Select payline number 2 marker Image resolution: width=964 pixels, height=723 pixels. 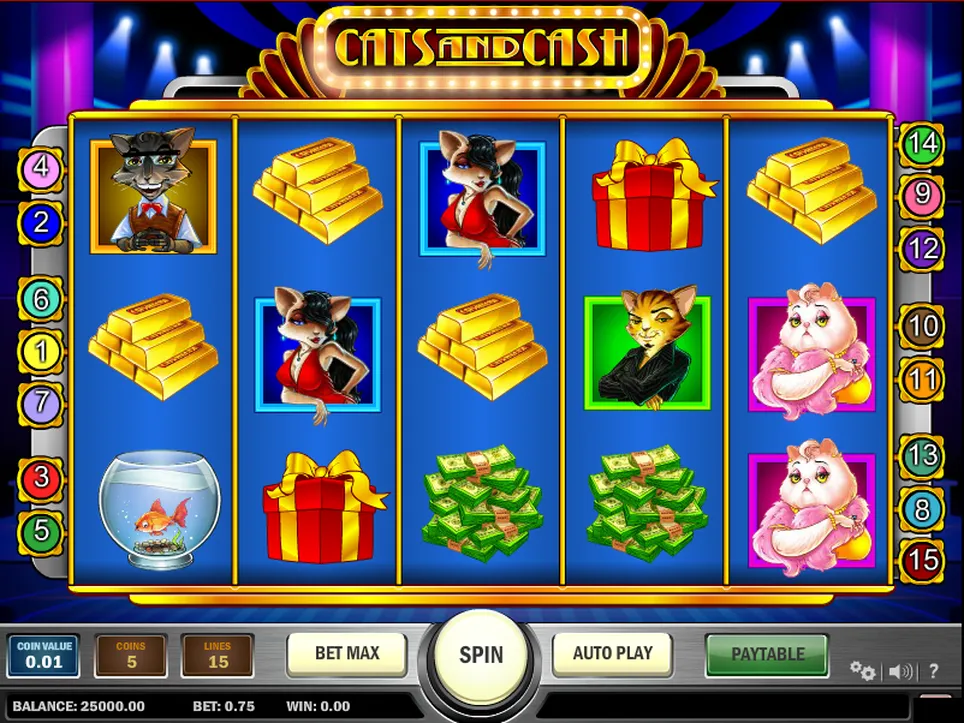coord(41,222)
